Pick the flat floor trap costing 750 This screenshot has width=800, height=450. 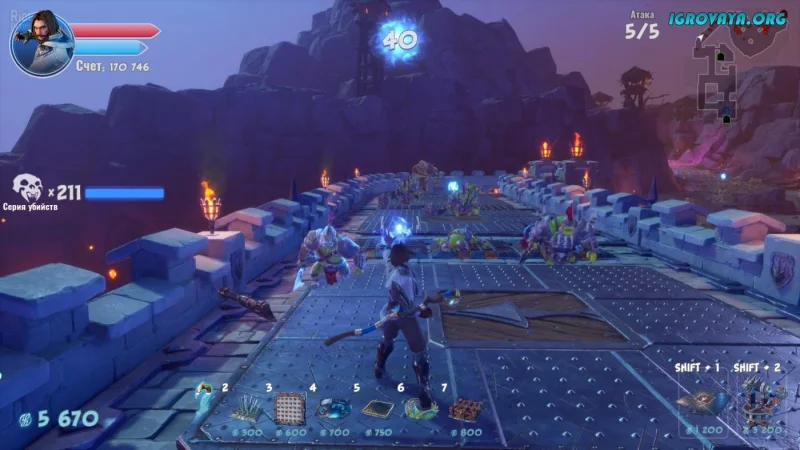pyautogui.click(x=377, y=408)
